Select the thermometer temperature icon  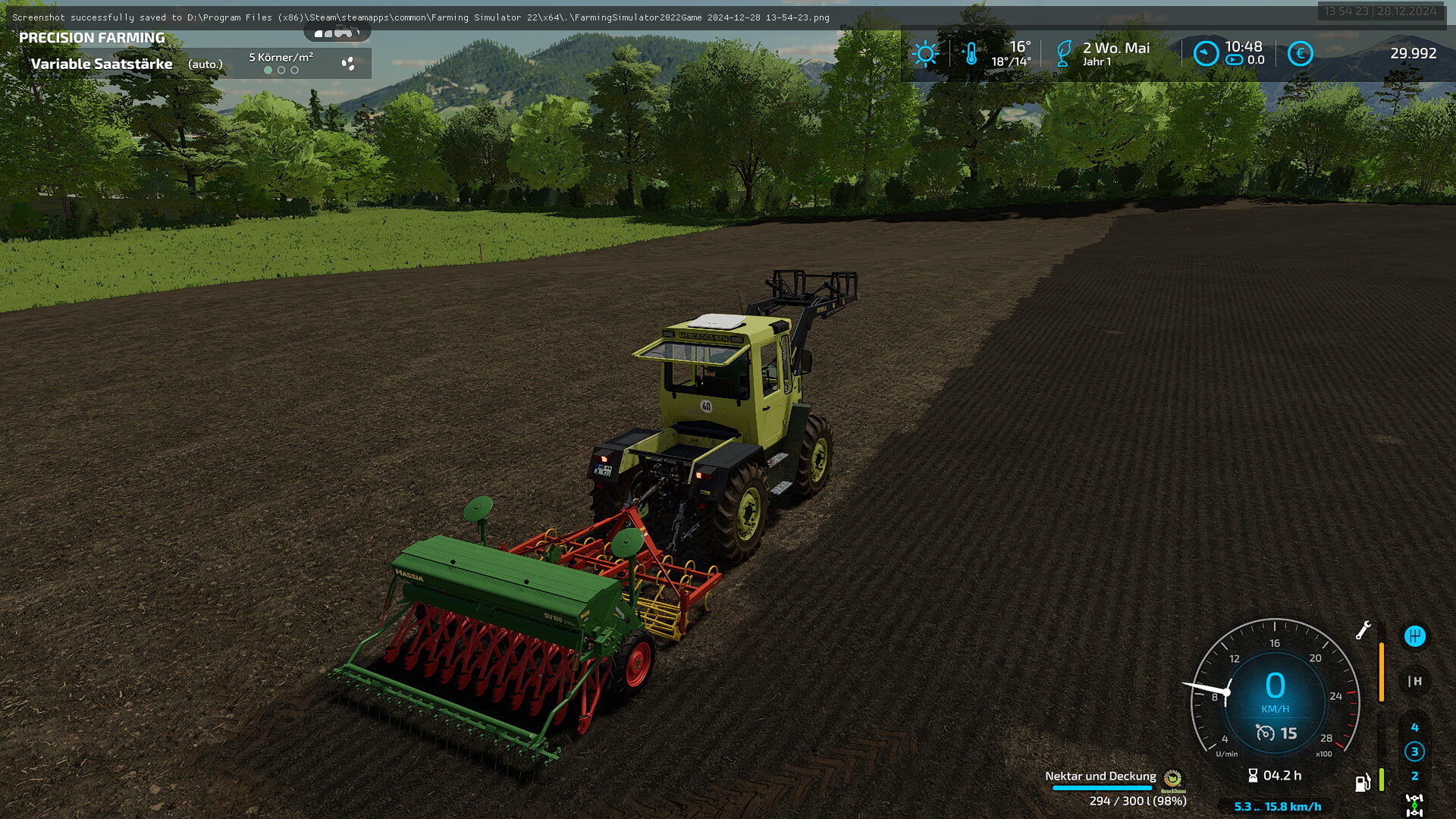tap(971, 54)
